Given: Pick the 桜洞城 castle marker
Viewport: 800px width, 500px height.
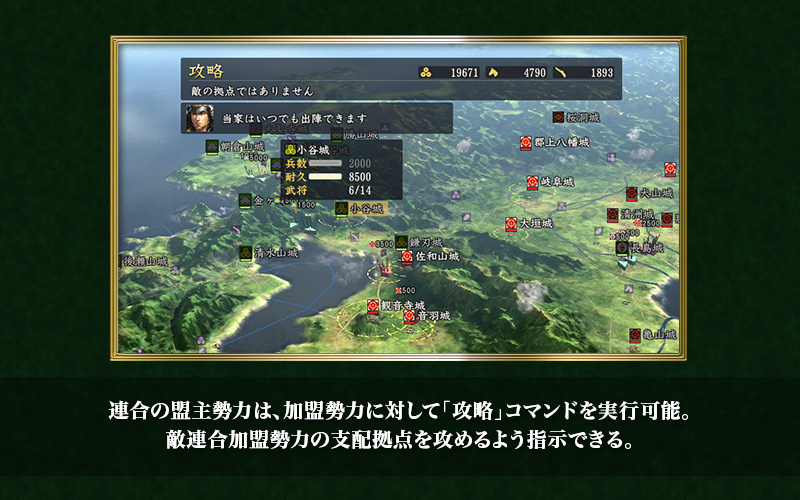Looking at the screenshot, I should tap(558, 117).
